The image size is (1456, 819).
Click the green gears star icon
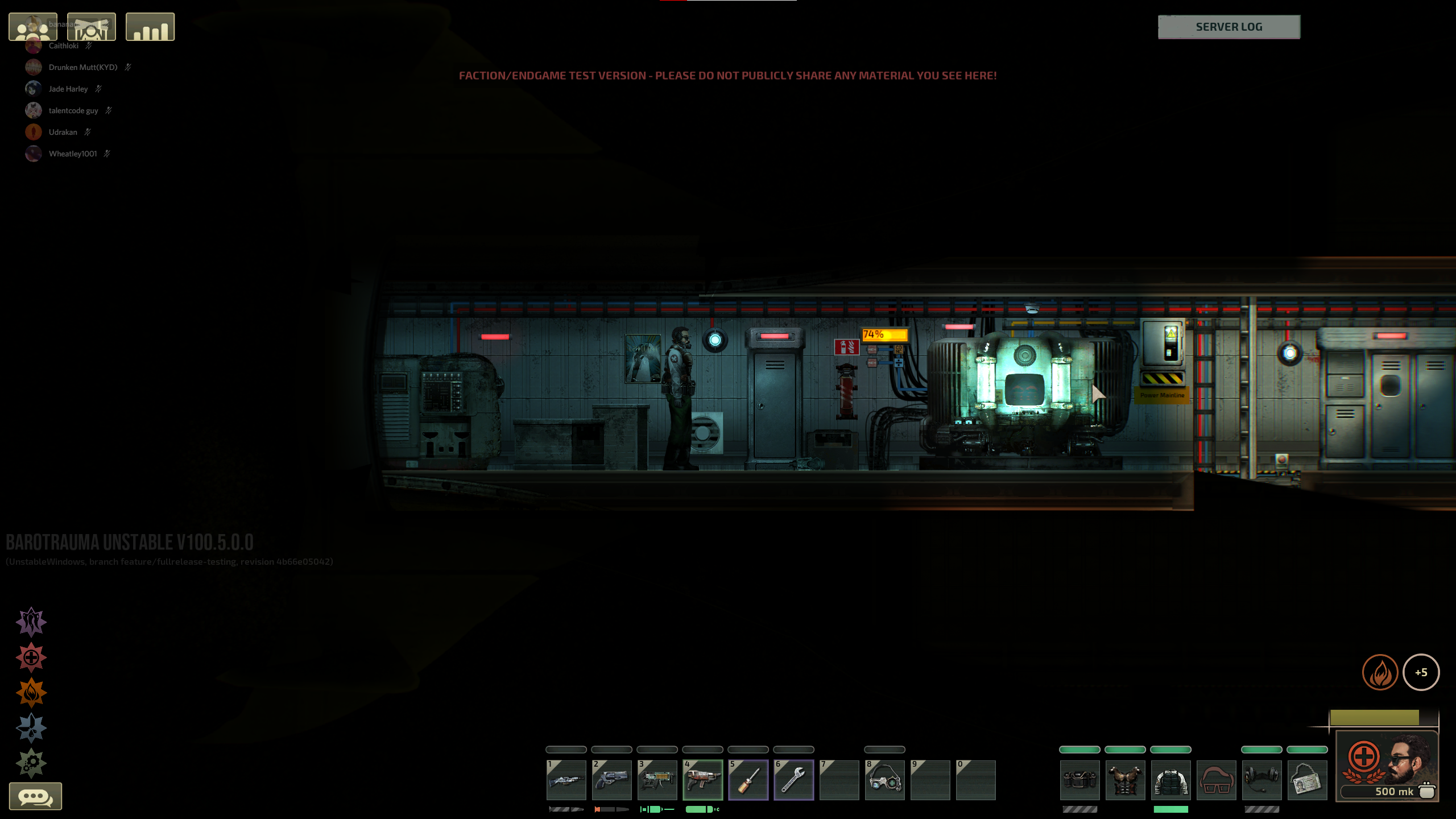pyautogui.click(x=31, y=762)
